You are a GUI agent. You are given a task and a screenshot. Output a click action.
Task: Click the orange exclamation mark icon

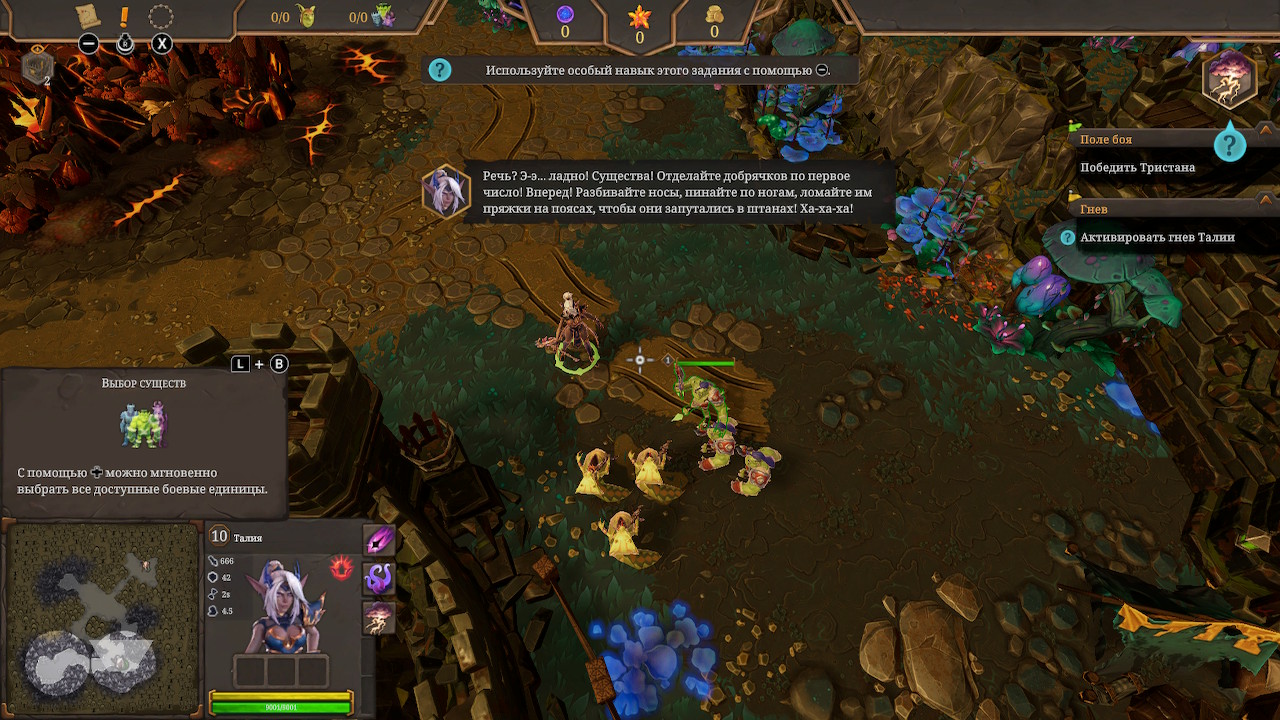click(124, 16)
